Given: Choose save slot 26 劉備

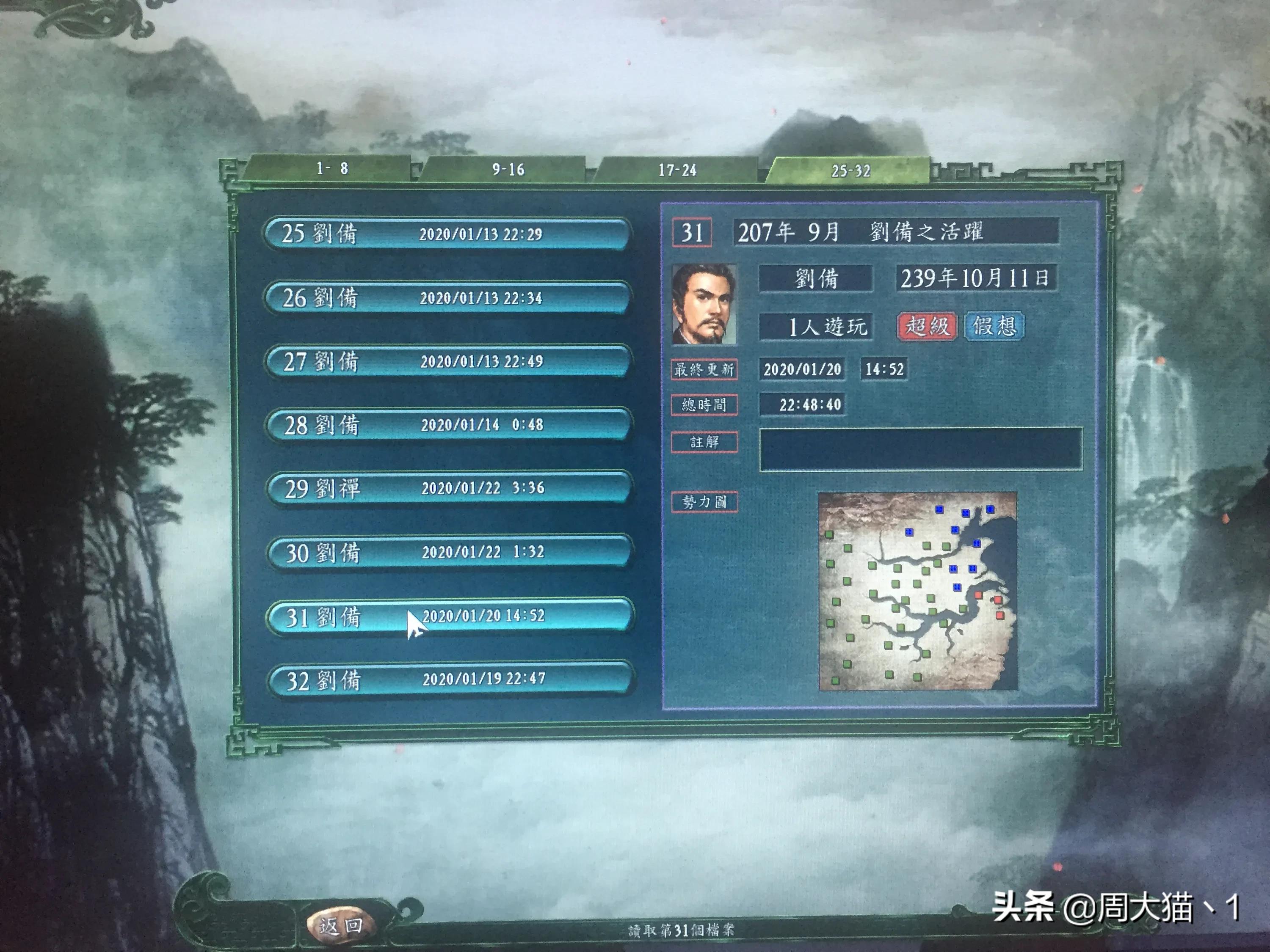Looking at the screenshot, I should (x=448, y=298).
